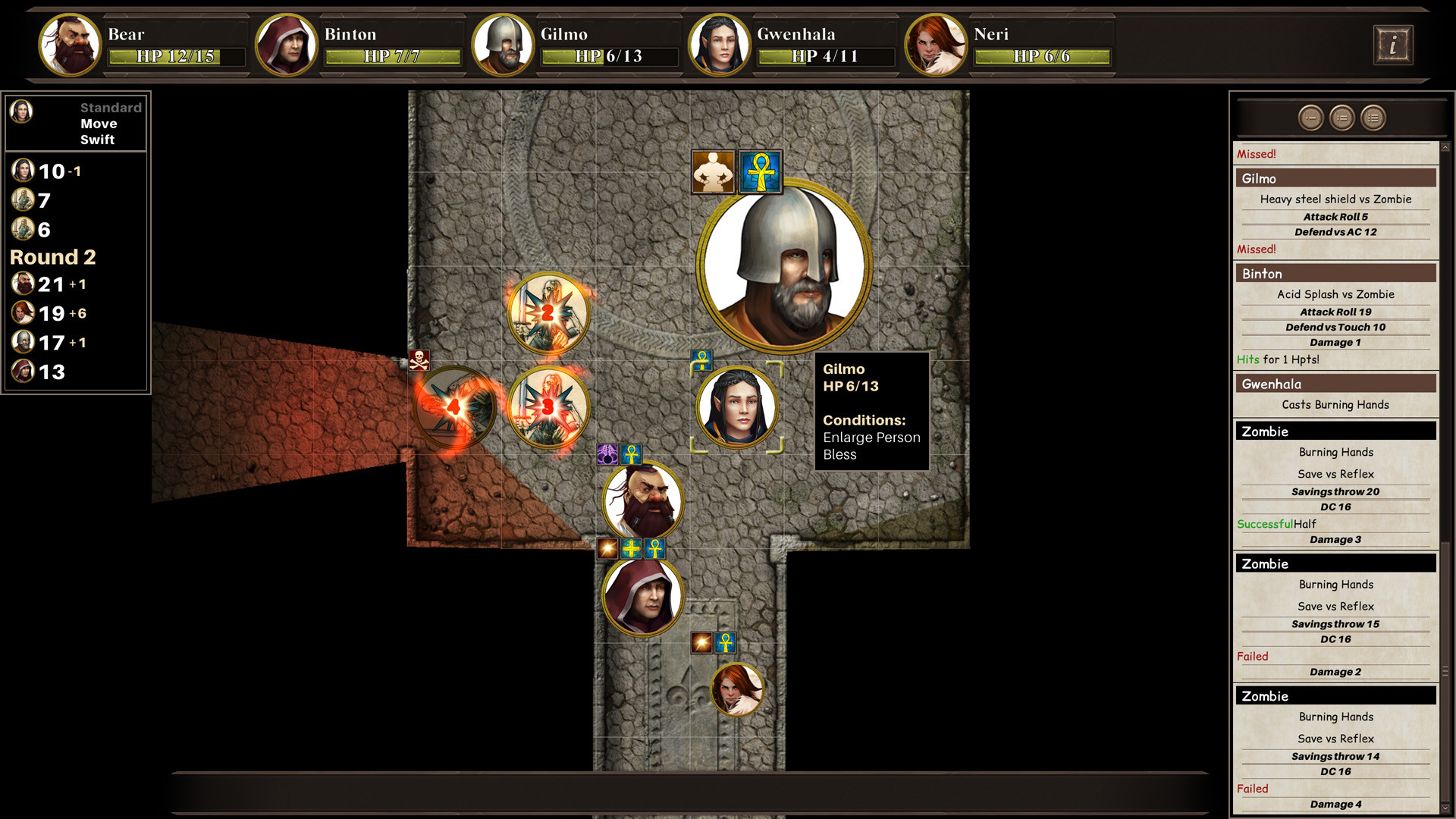1456x819 pixels.
Task: Toggle the Move action mode
Action: [x=99, y=123]
